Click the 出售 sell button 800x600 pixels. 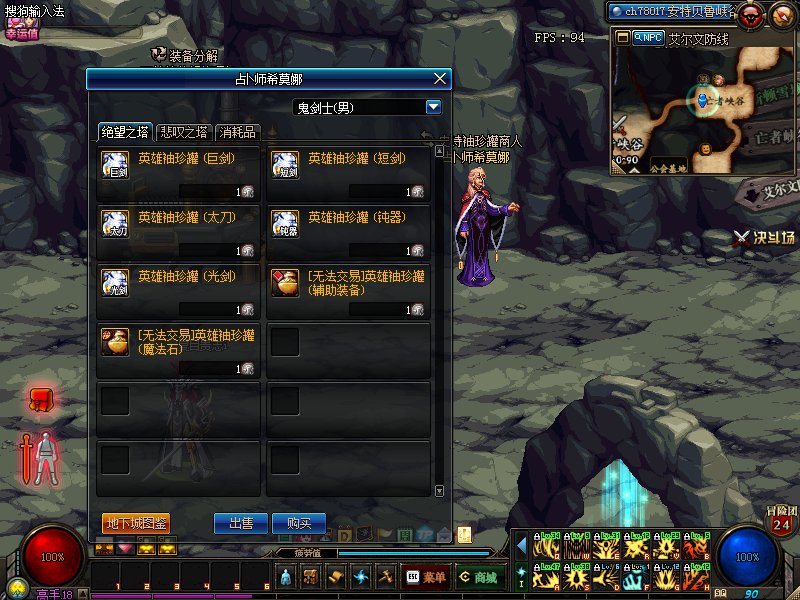(241, 523)
